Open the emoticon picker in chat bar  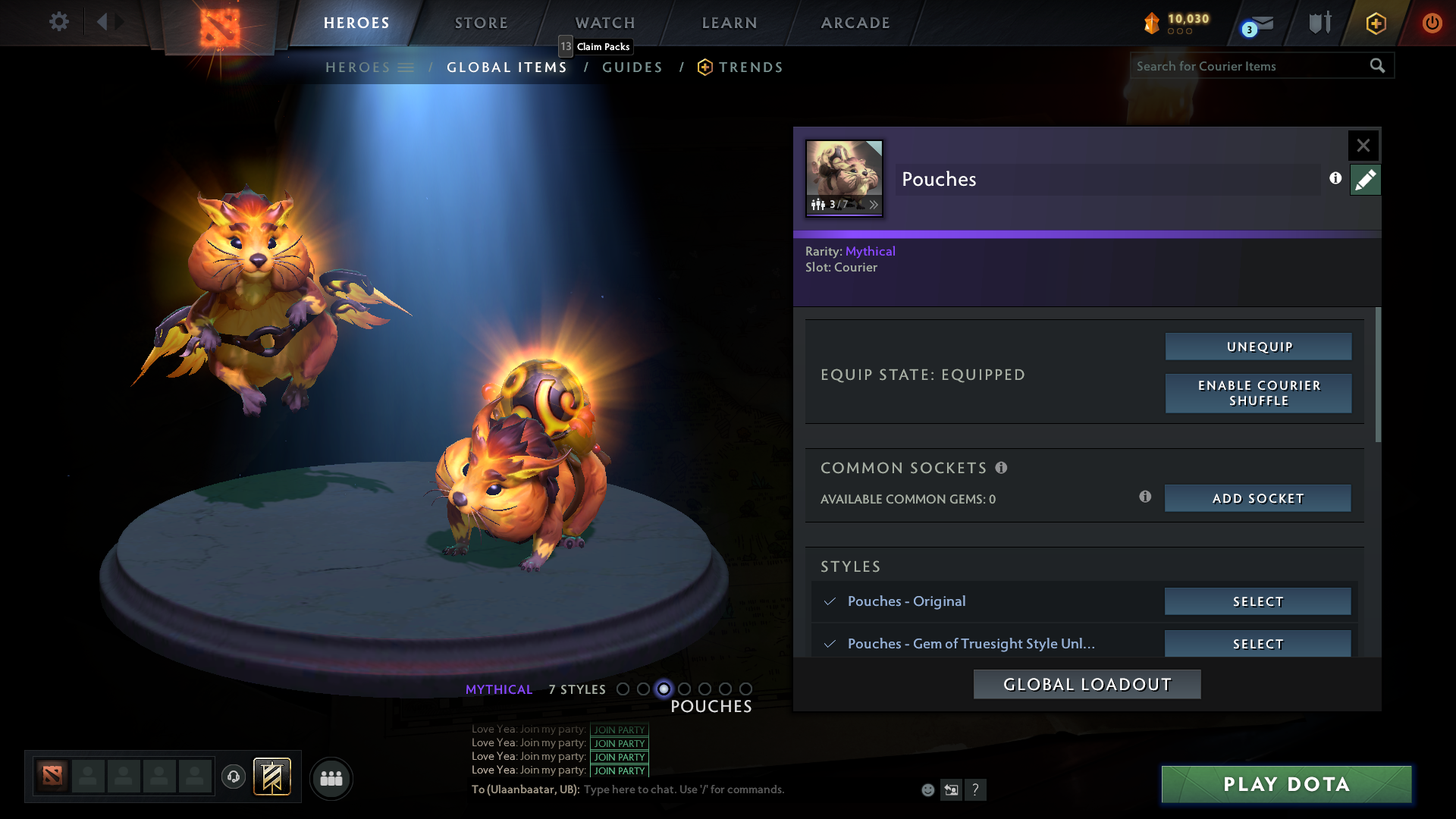point(927,789)
